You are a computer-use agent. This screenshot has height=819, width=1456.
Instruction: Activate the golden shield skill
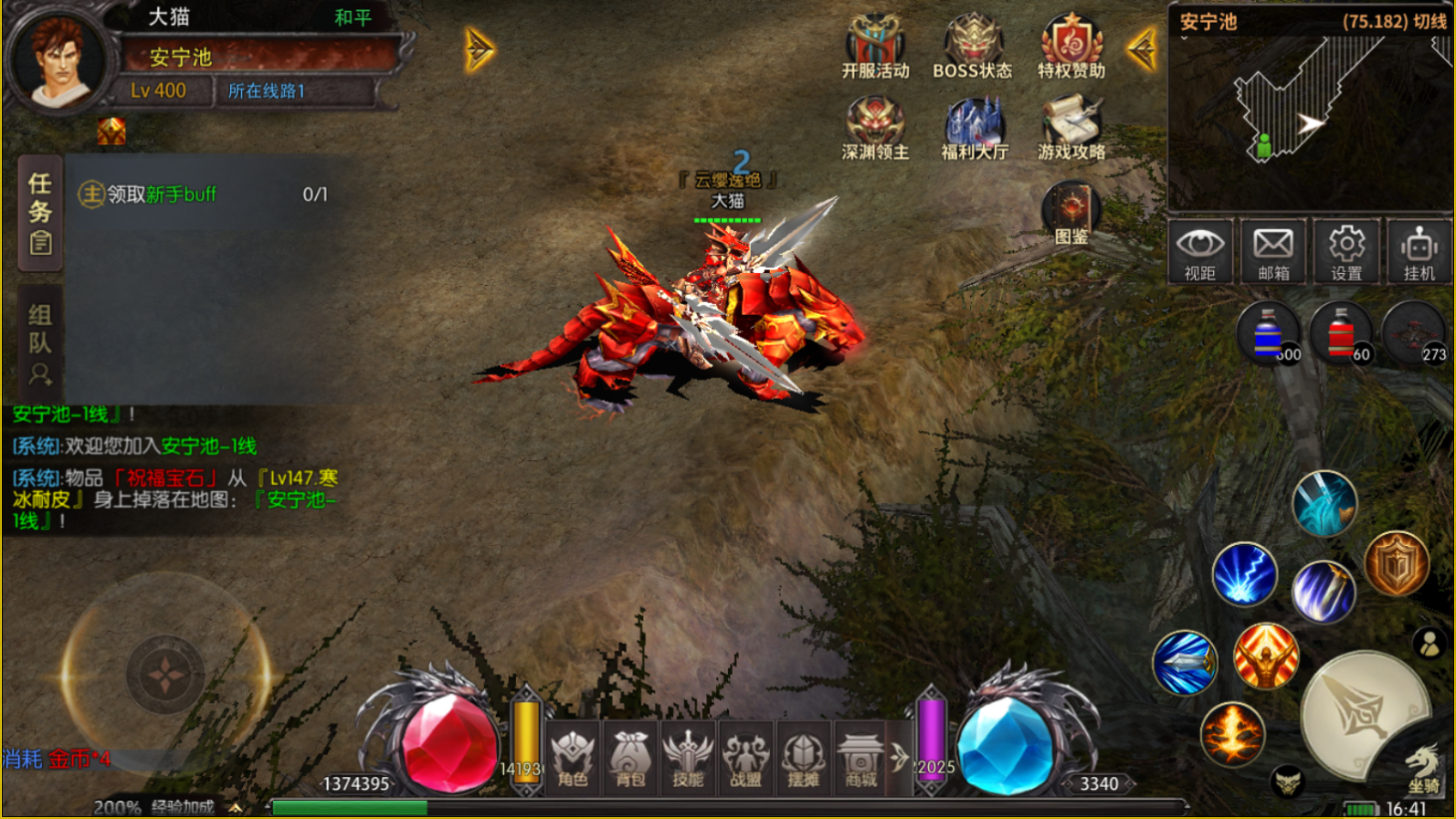pos(1396,564)
